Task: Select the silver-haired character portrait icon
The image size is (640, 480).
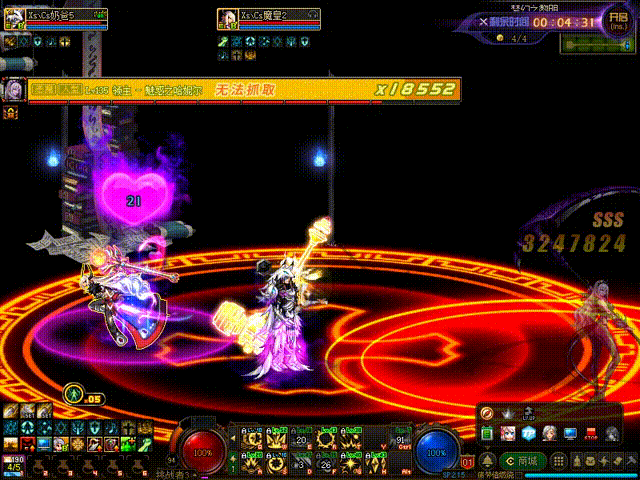Action: point(549,433)
